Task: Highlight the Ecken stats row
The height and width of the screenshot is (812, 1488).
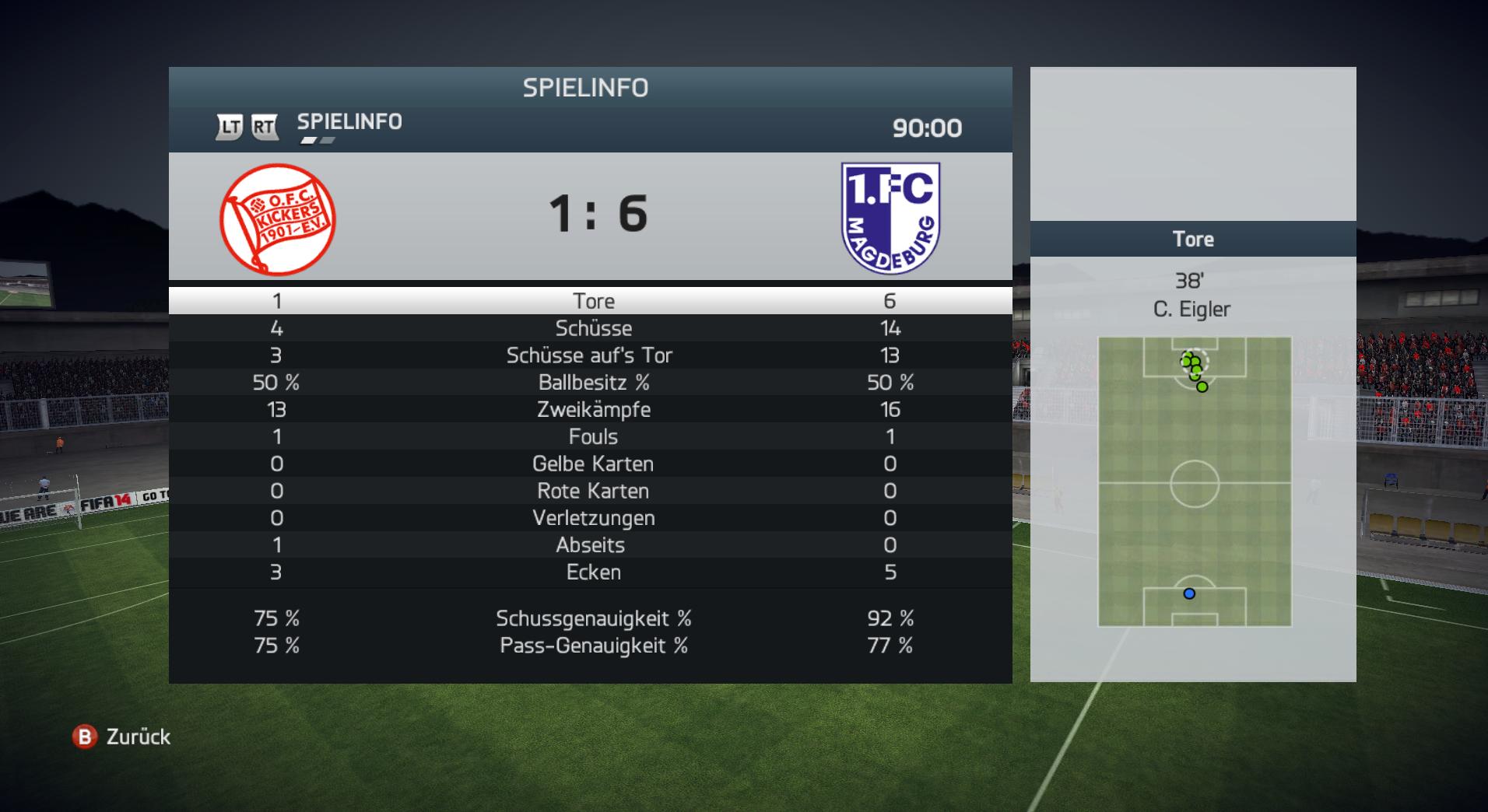Action: point(591,572)
